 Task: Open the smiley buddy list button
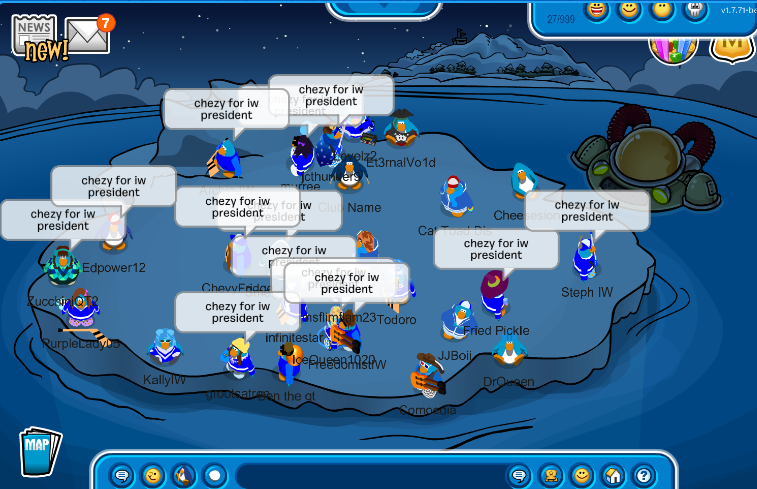click(581, 475)
